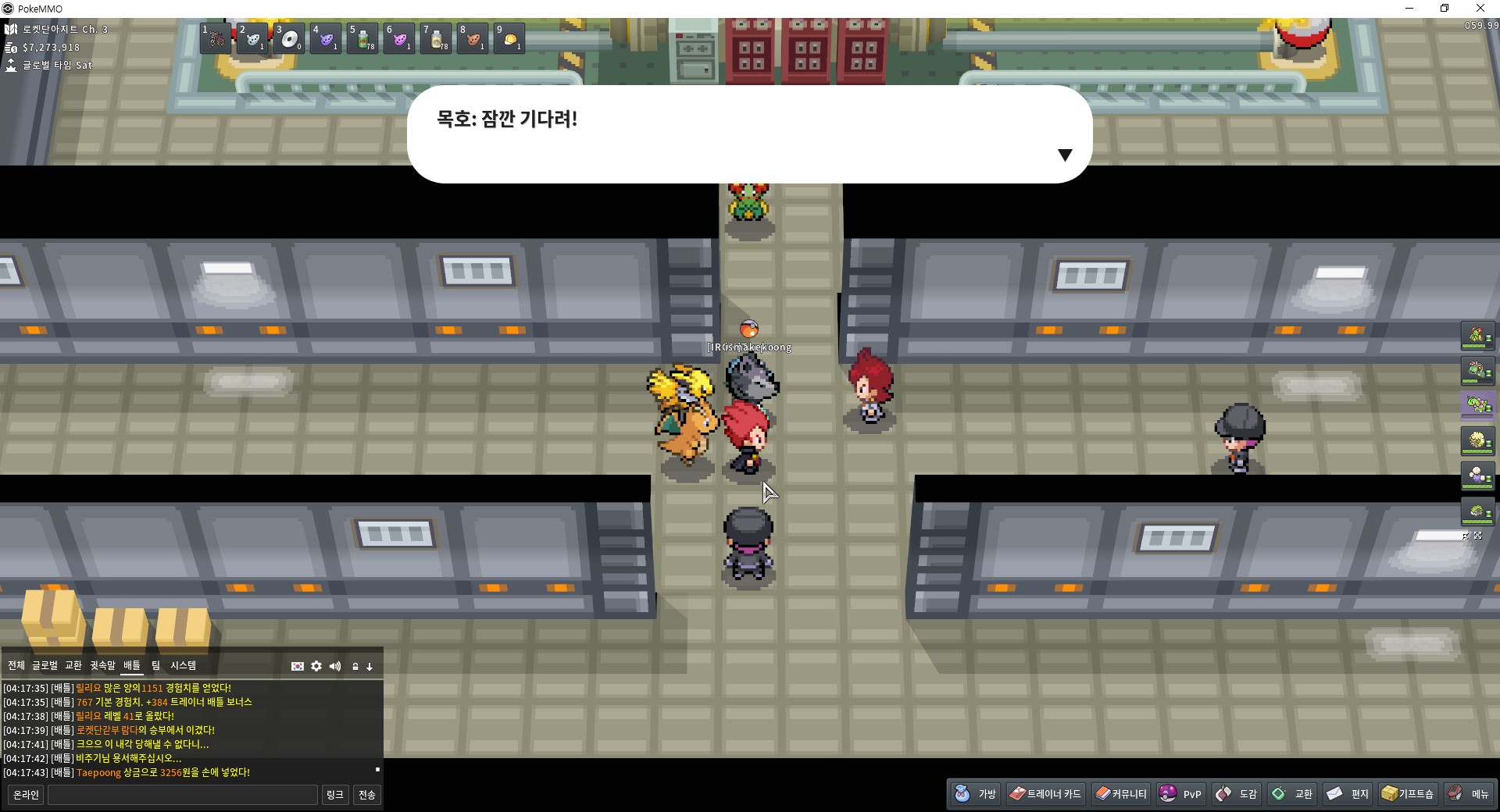Use the bicycle in hotbar slot 1
Screen dimensions: 1500x812
click(215, 38)
